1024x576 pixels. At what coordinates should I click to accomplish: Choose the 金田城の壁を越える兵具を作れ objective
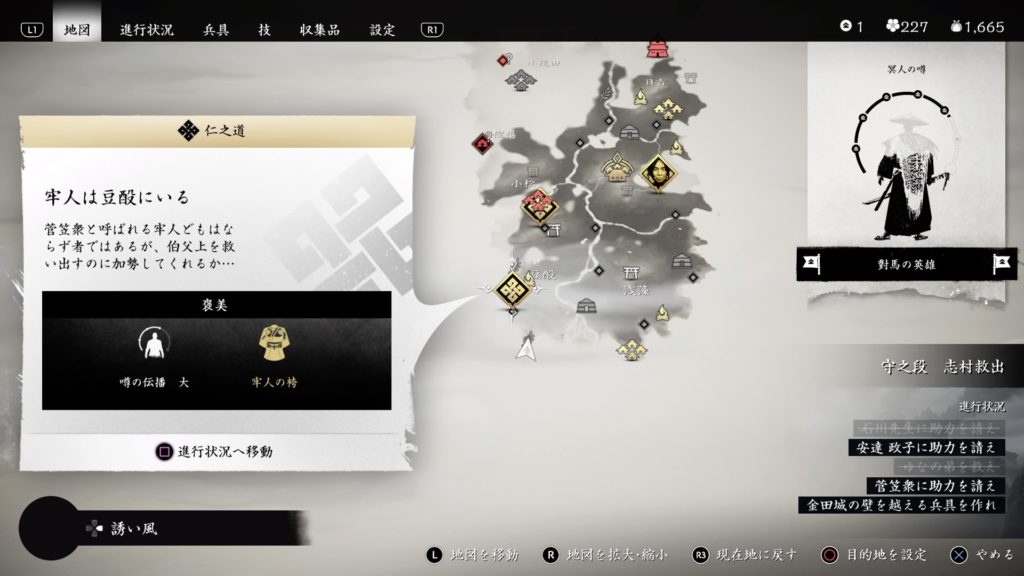pyautogui.click(x=901, y=505)
